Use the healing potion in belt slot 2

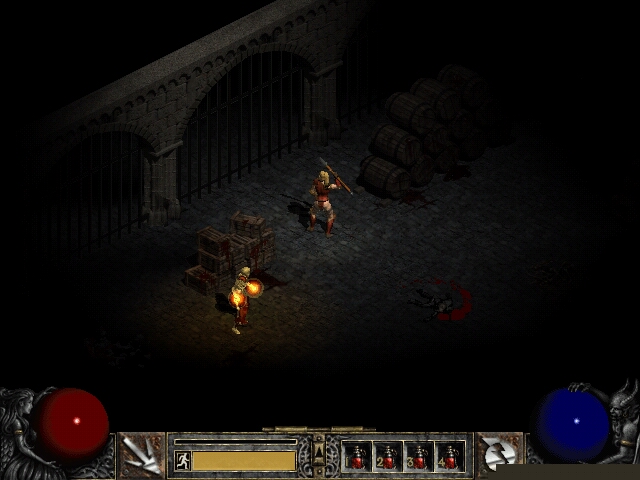[388, 456]
